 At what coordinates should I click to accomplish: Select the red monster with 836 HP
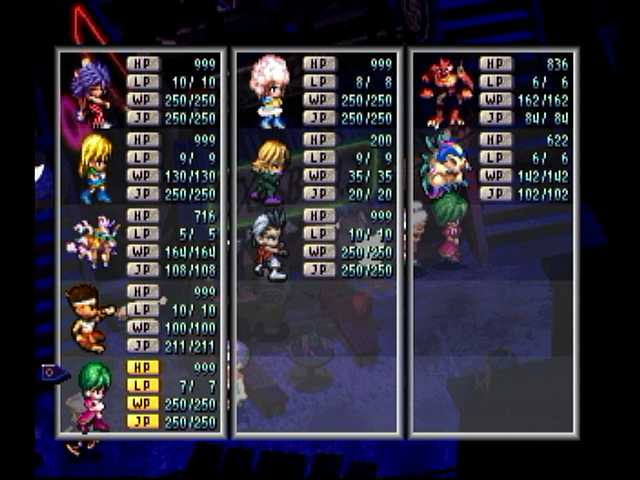pyautogui.click(x=446, y=92)
